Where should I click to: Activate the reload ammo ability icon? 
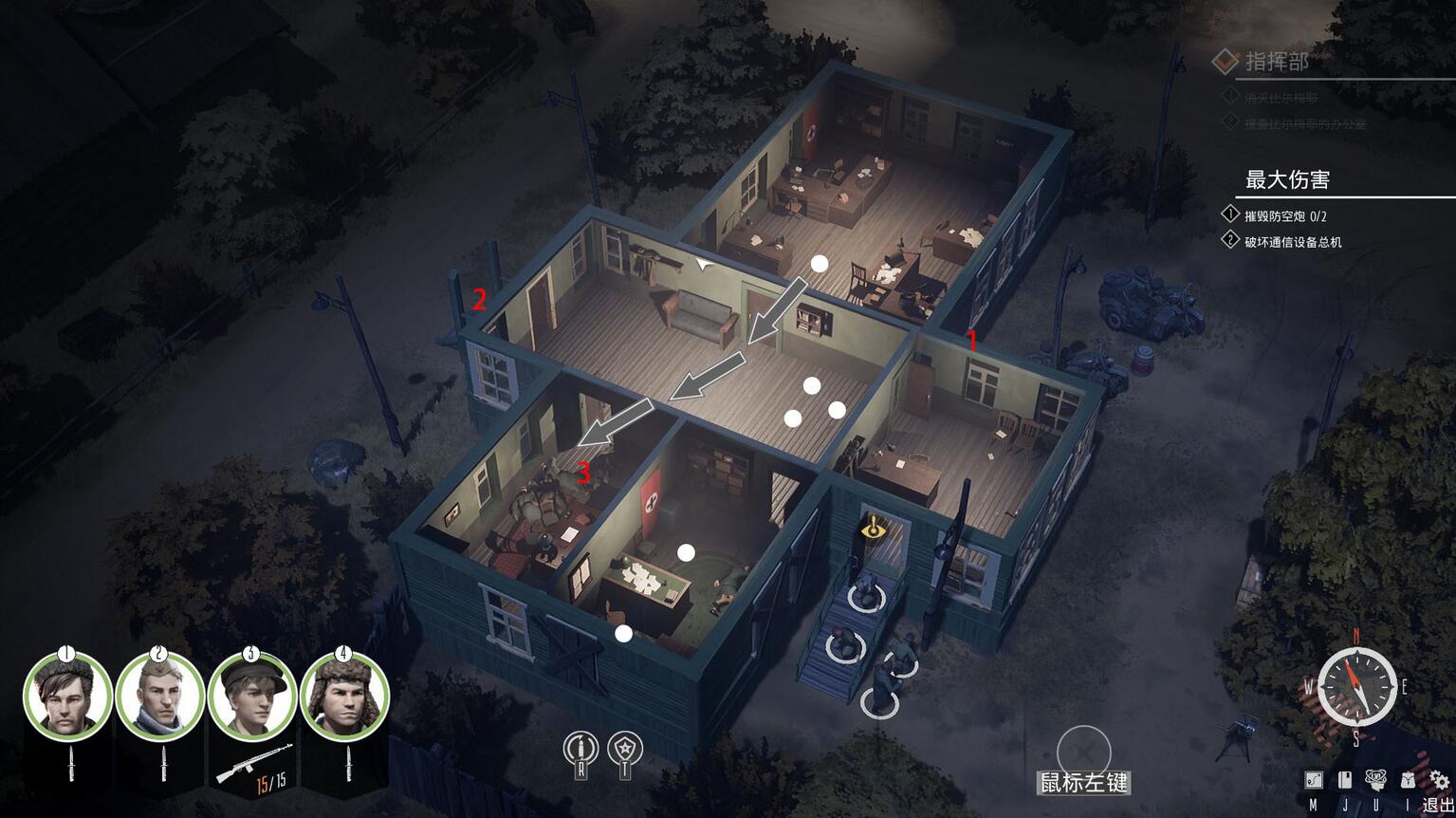(x=581, y=750)
